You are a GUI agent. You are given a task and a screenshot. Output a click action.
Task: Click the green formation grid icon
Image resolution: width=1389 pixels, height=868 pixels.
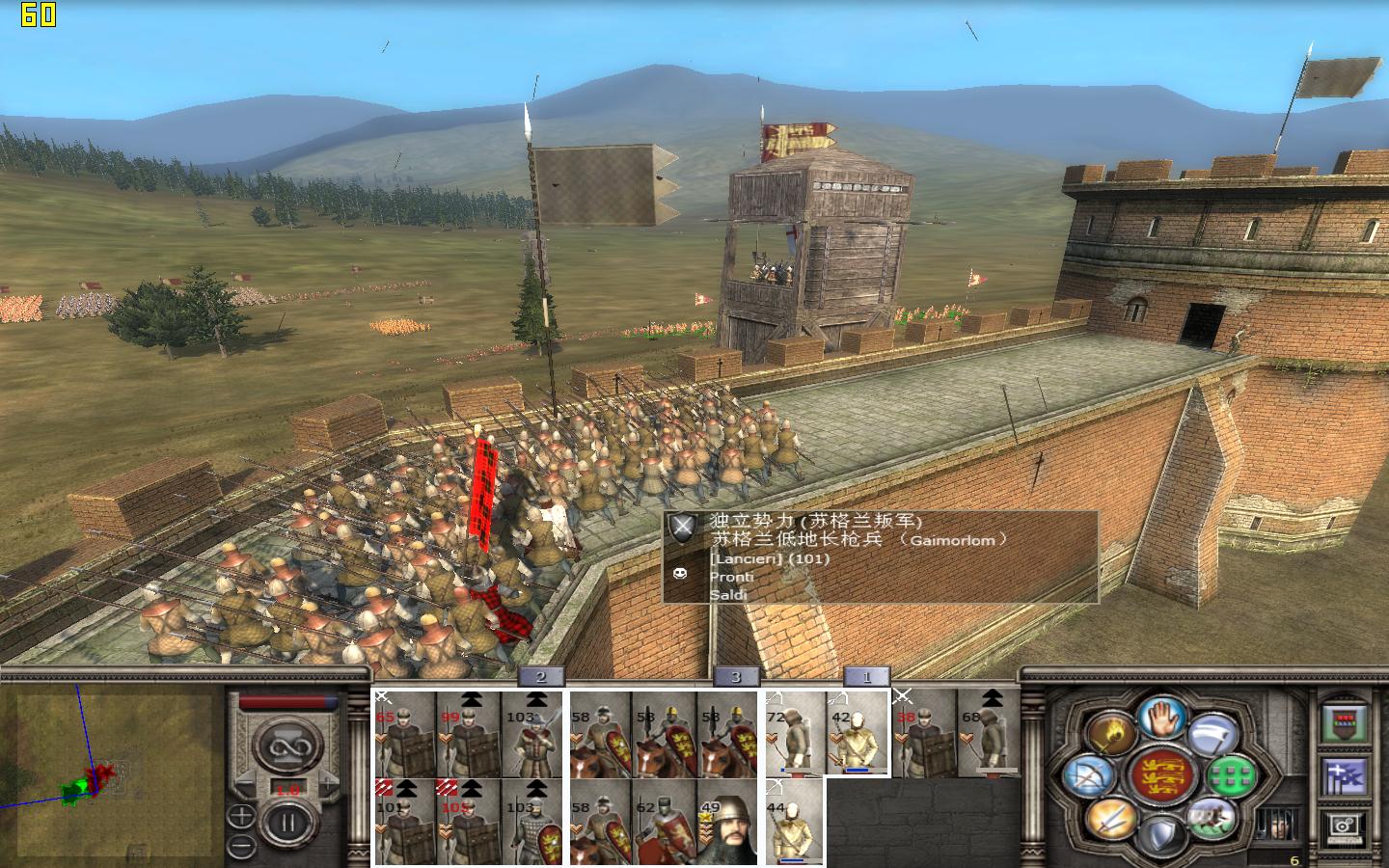pos(1231,776)
